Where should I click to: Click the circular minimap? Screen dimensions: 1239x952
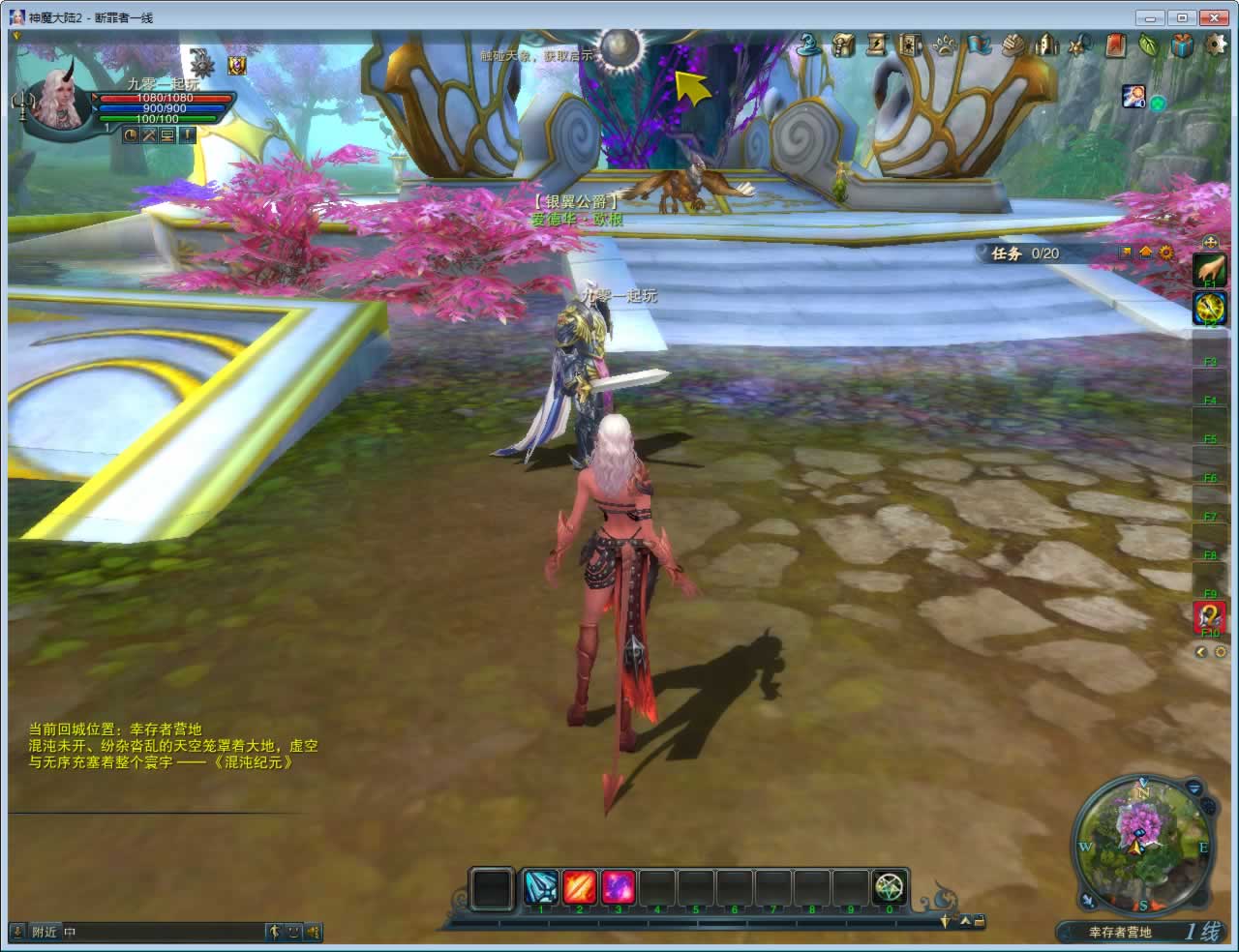tap(1143, 844)
